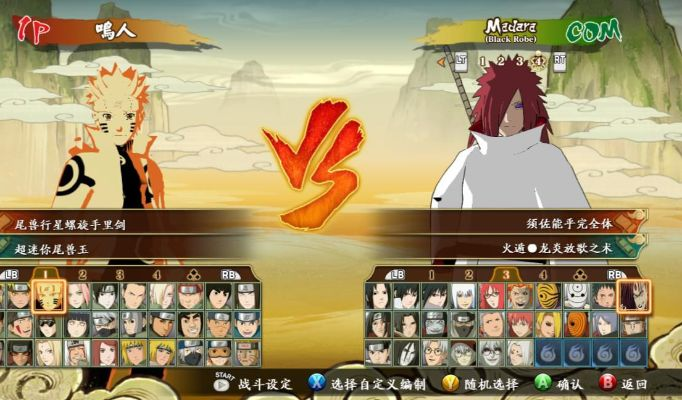This screenshot has width=682, height=400.
Task: Switch player roster to page 2
Action: coord(82,274)
